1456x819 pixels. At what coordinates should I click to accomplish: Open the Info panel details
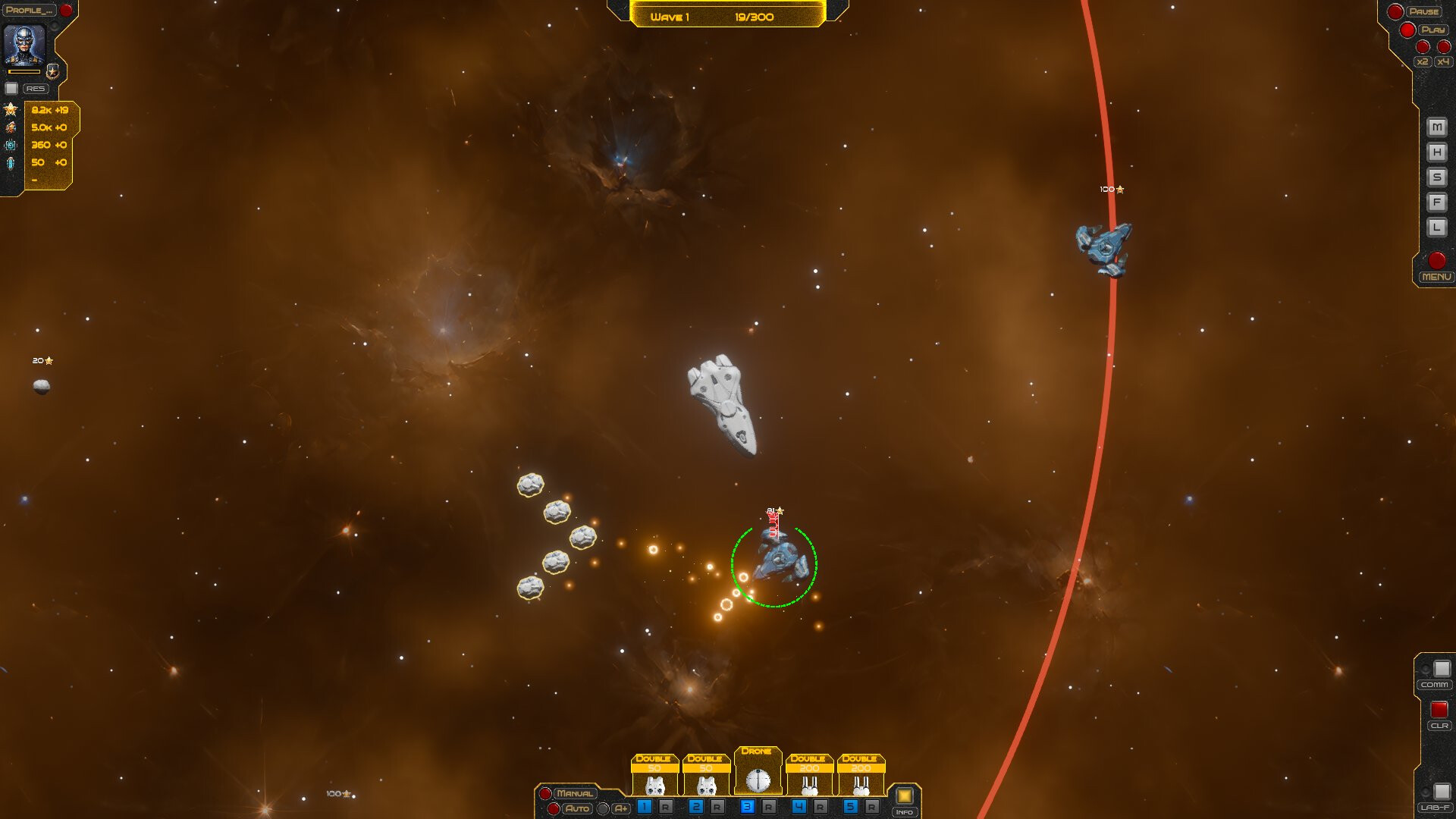[904, 811]
